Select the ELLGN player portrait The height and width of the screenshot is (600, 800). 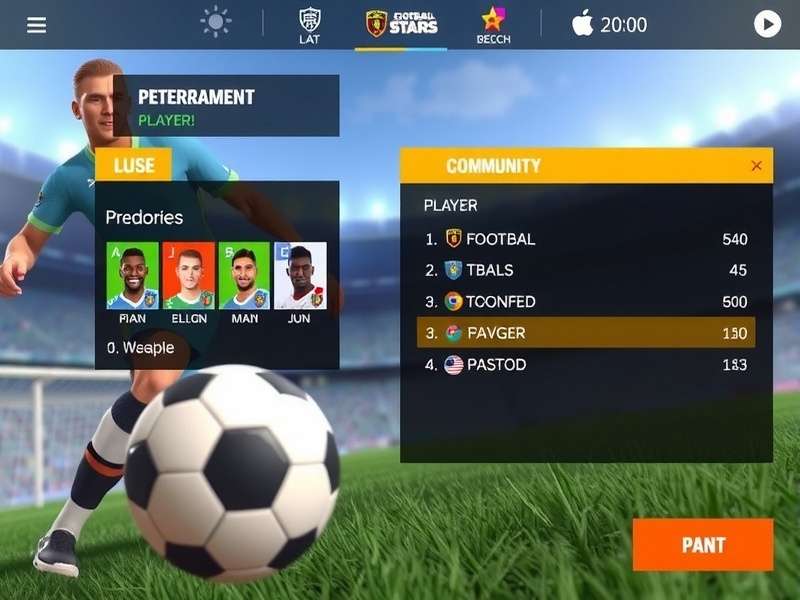(x=188, y=275)
